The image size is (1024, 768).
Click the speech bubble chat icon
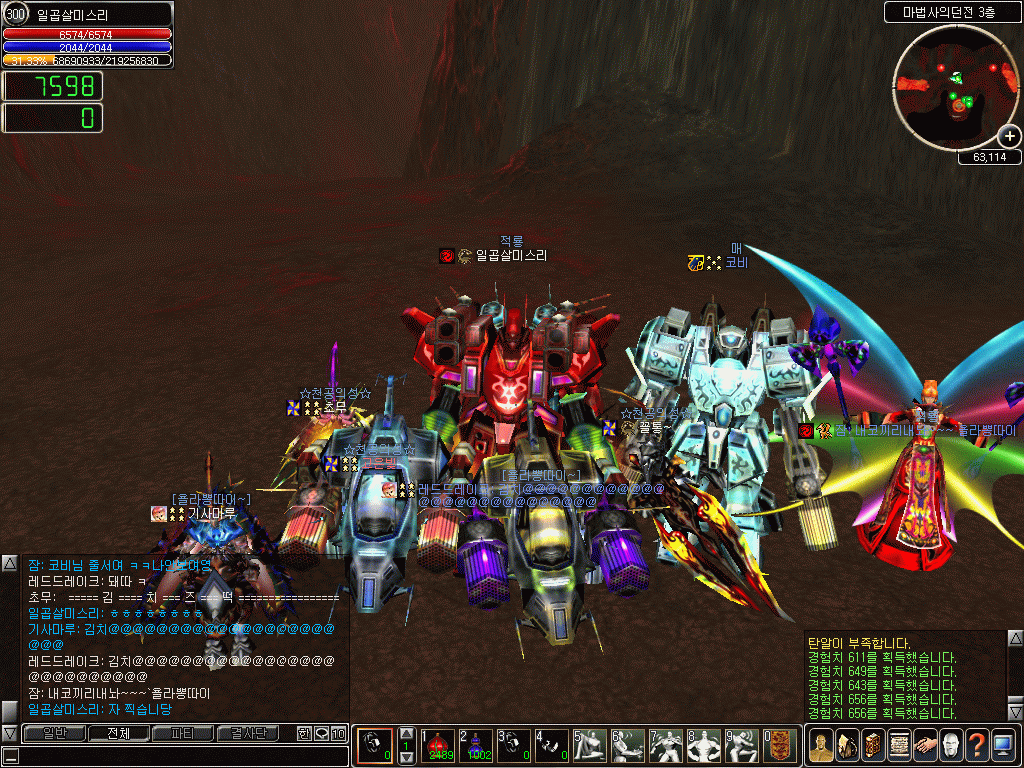click(321, 733)
